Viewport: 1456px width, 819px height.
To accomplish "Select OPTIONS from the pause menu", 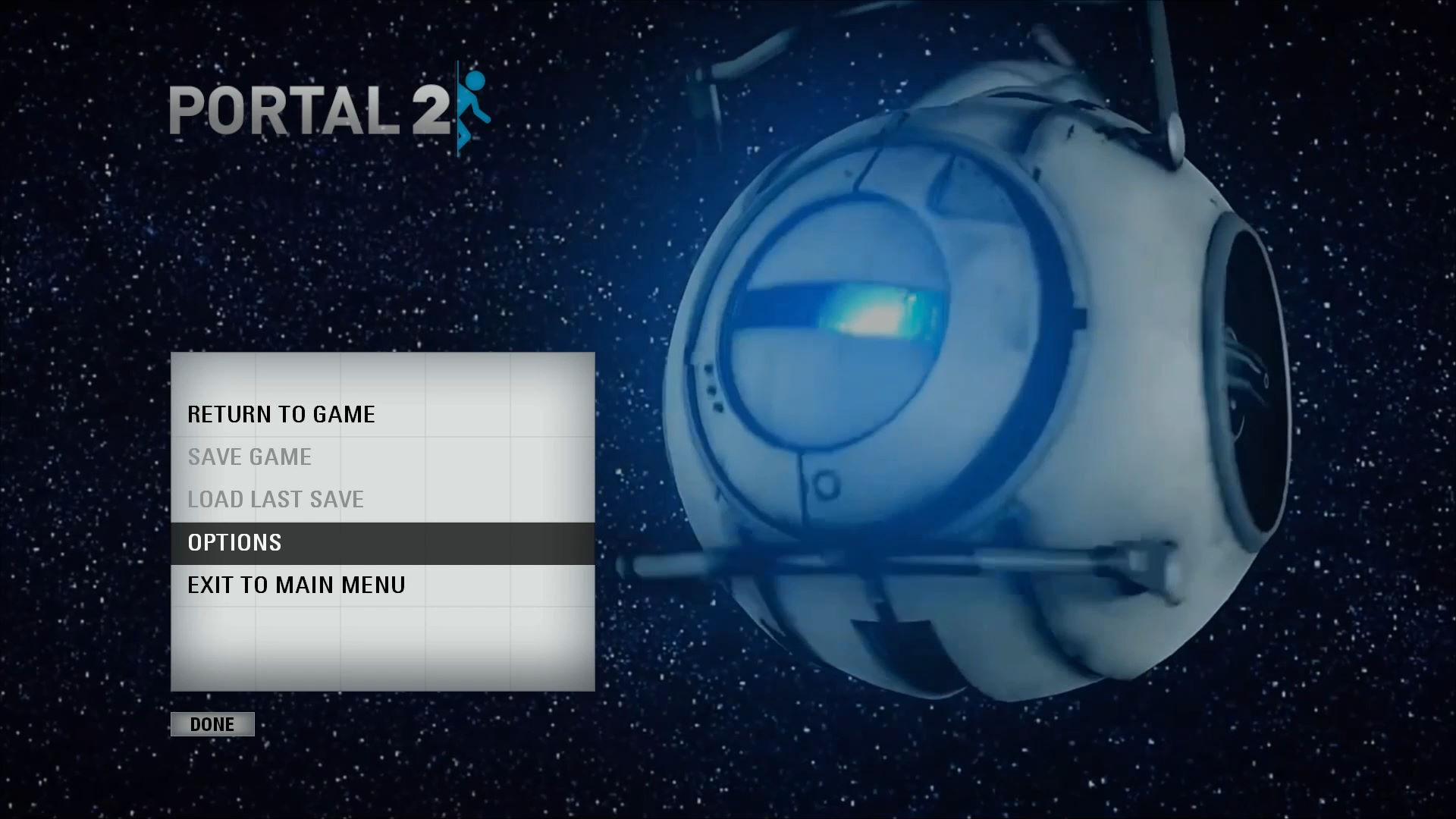I will pos(234,541).
